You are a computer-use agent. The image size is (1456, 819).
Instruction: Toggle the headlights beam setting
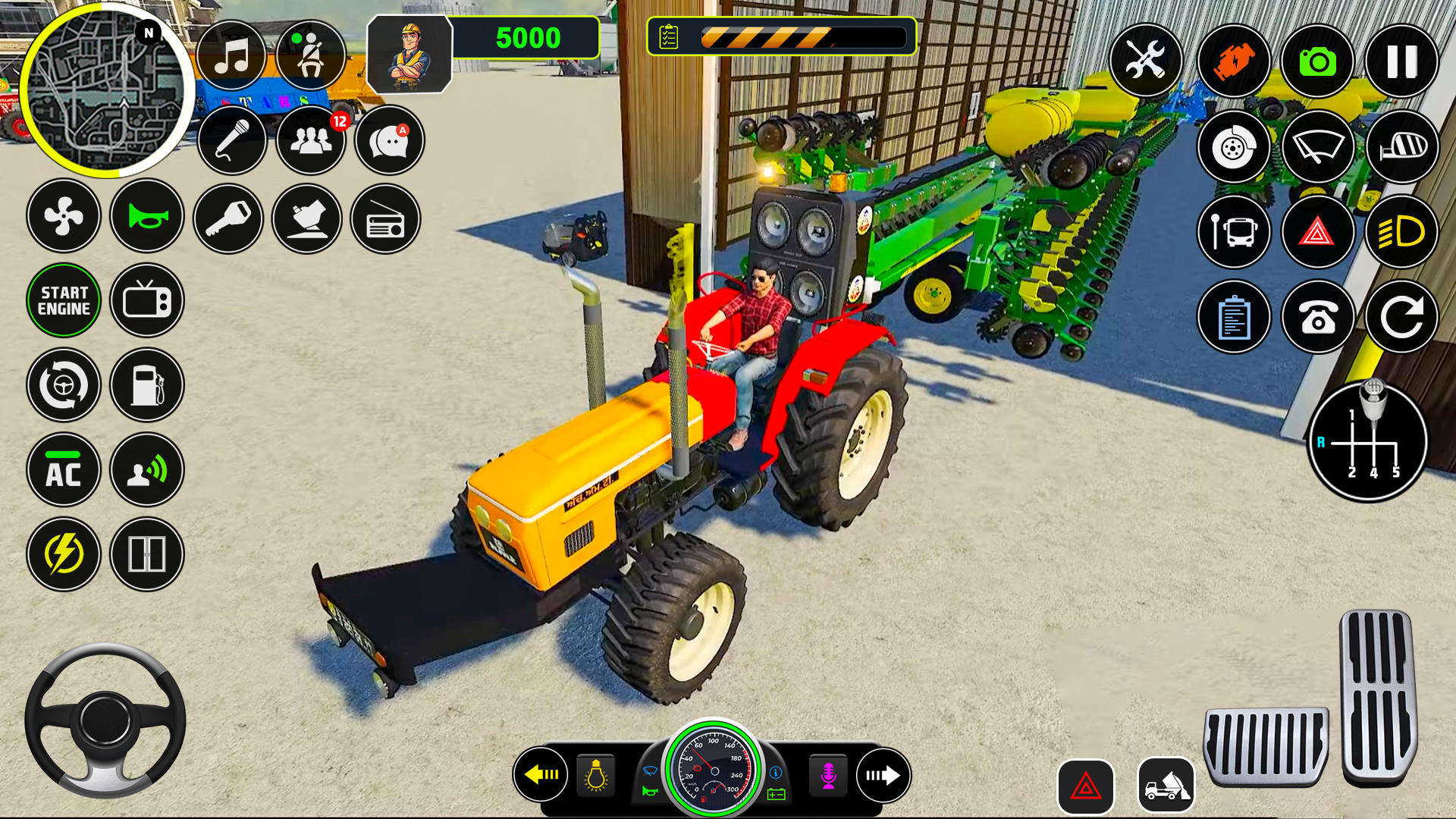tap(1401, 233)
